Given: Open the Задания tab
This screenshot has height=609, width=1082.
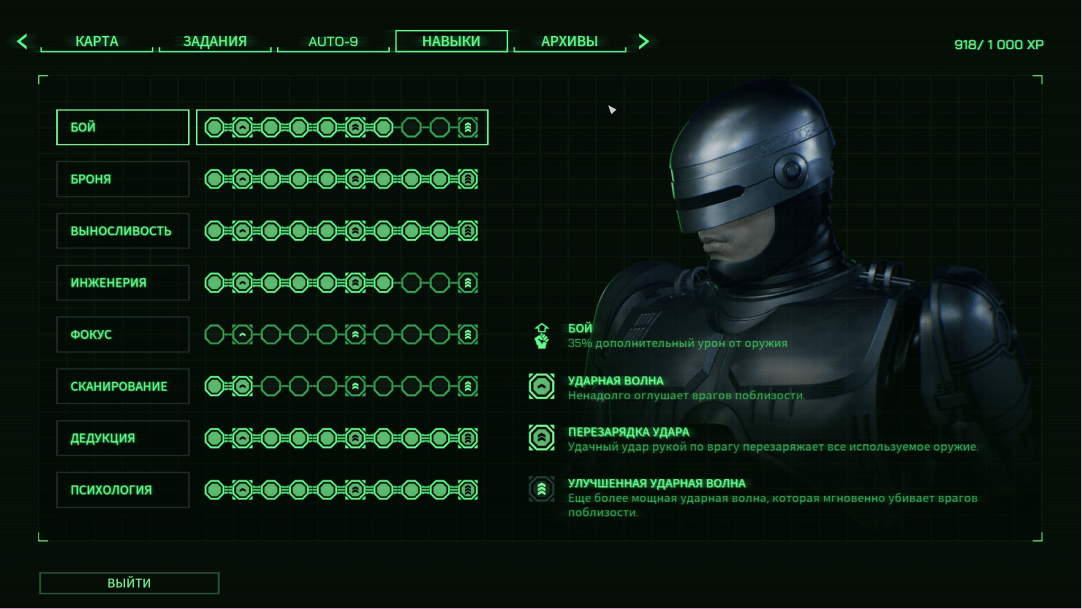Looking at the screenshot, I should 214,42.
